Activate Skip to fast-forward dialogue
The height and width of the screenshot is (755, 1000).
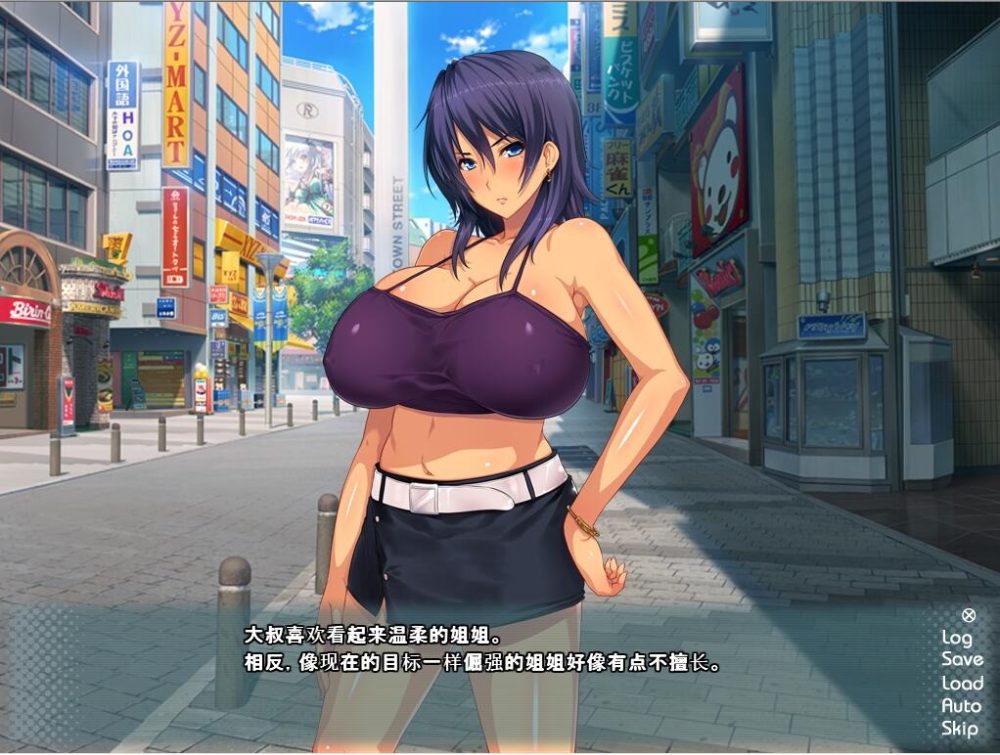click(958, 729)
